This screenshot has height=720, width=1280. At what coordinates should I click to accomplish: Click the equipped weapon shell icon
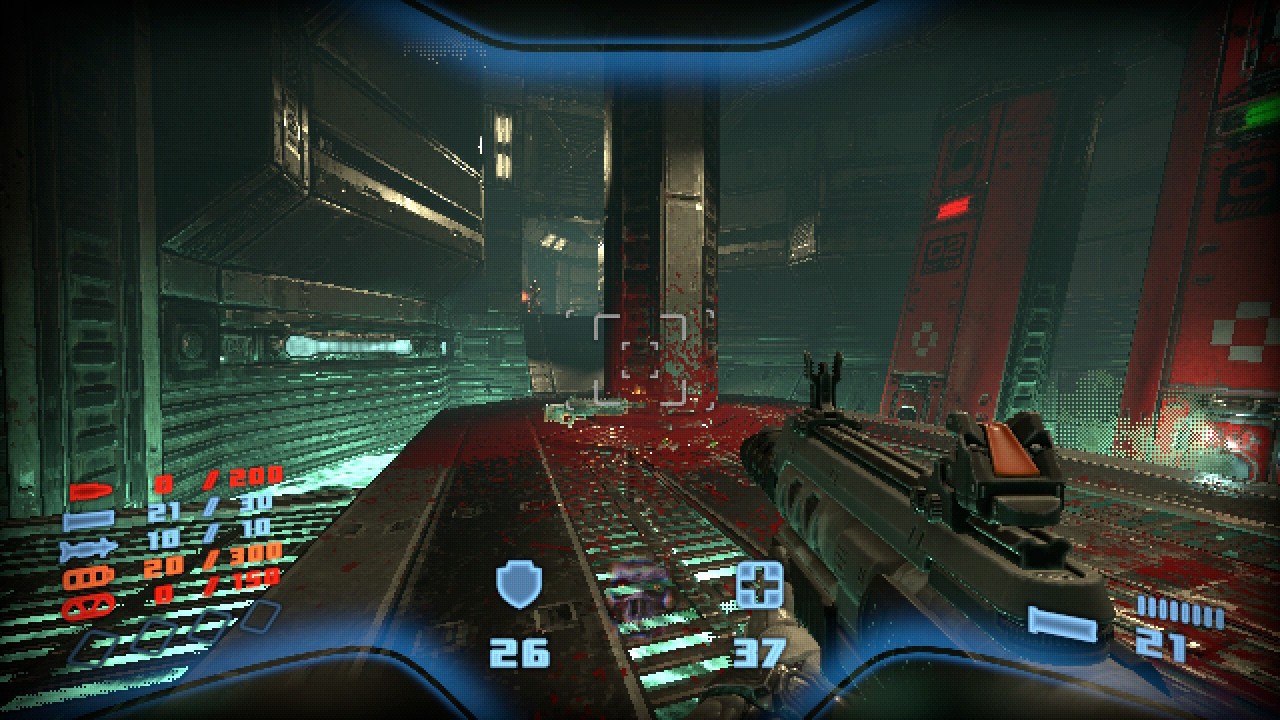tap(1062, 625)
